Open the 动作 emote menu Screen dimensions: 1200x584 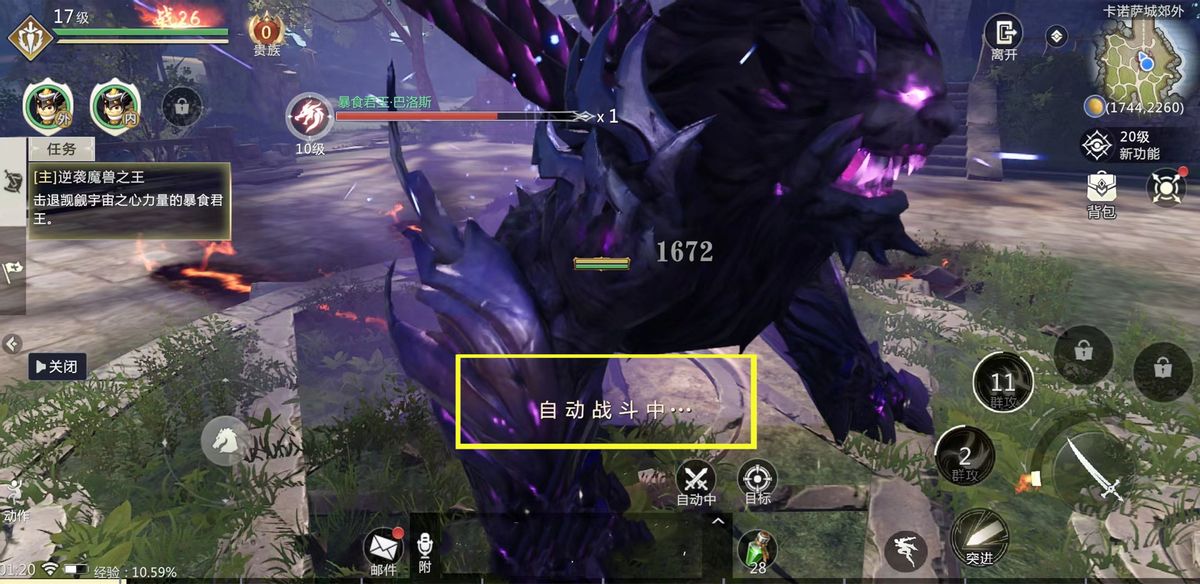[x=14, y=500]
